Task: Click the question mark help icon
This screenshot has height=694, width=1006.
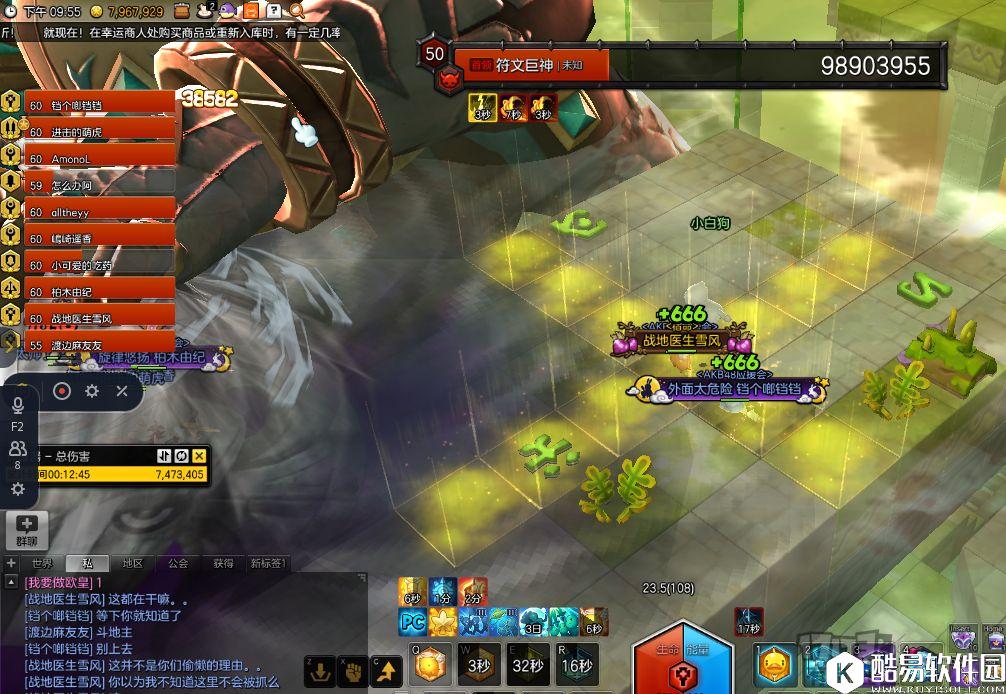Action: pyautogui.click(x=273, y=11)
